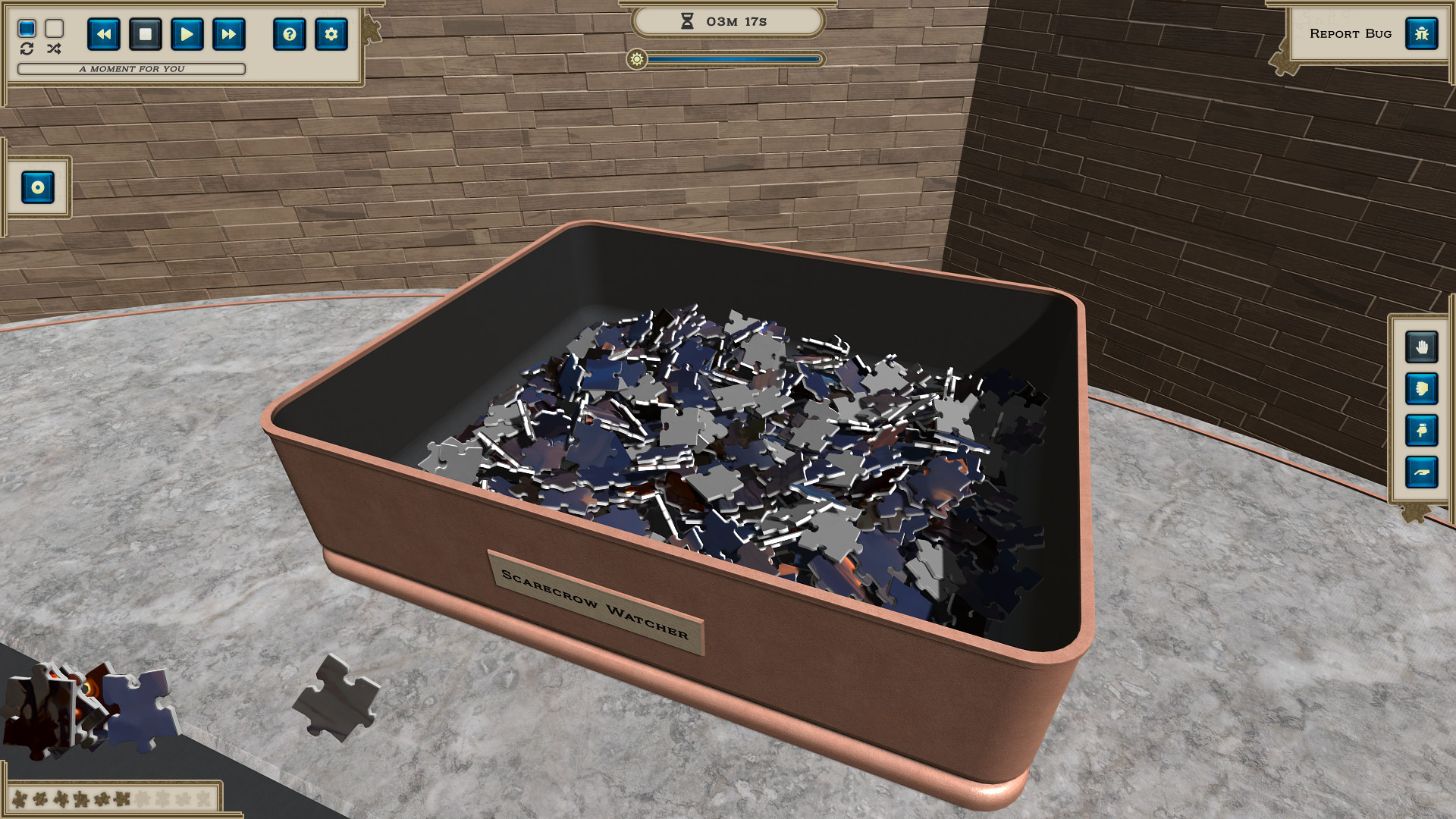Click the hourglass timer icon
The height and width of the screenshot is (819, 1456).
(x=686, y=21)
